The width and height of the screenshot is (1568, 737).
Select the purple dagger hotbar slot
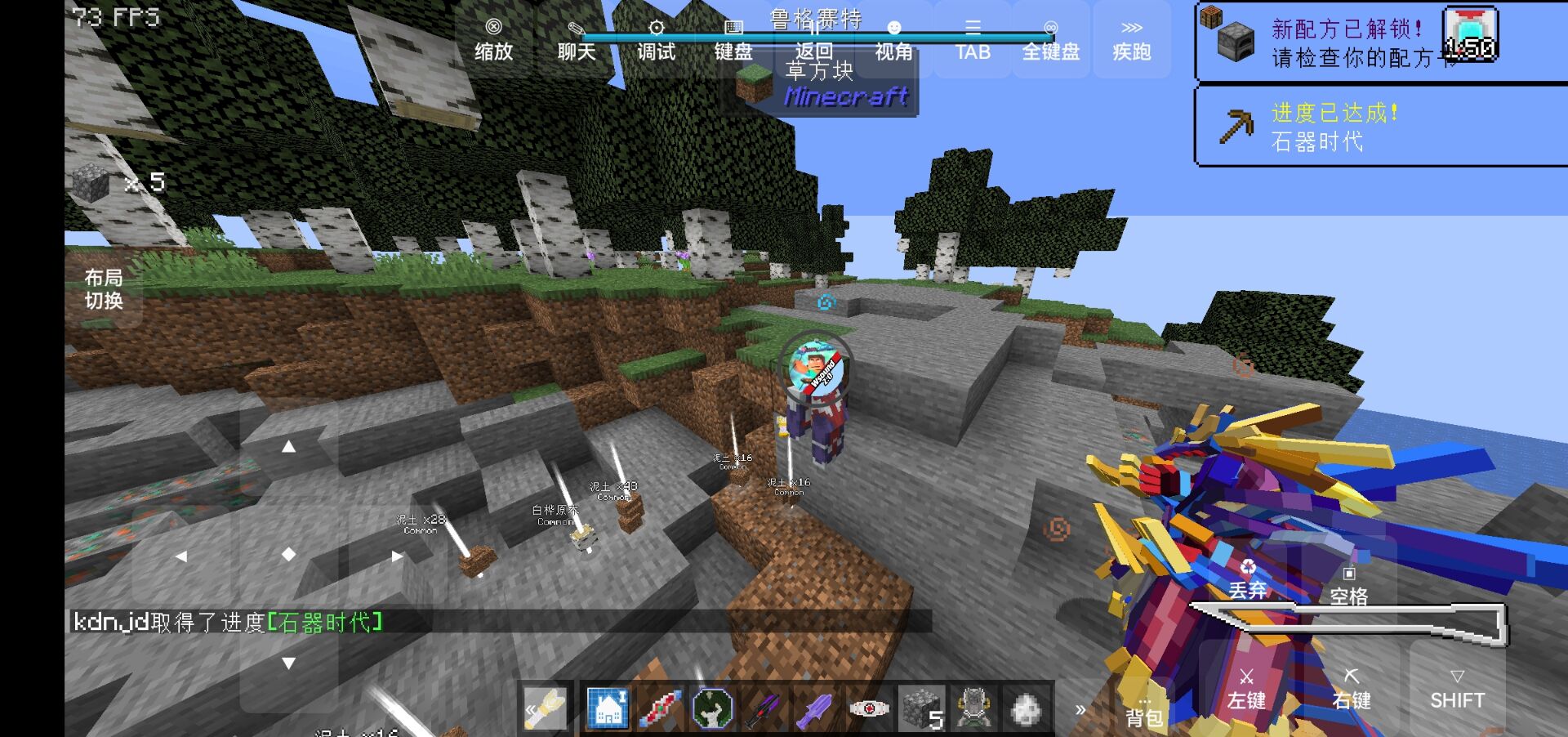[816, 708]
